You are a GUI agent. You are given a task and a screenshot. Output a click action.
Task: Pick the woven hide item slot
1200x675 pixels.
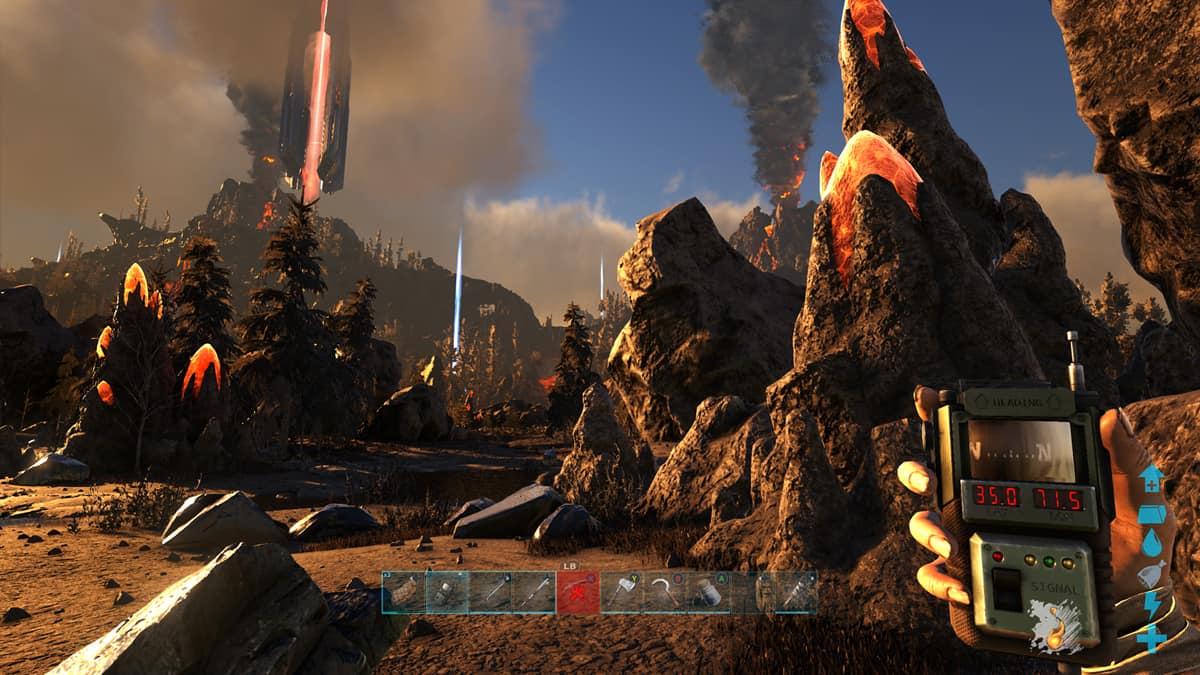(x=403, y=592)
